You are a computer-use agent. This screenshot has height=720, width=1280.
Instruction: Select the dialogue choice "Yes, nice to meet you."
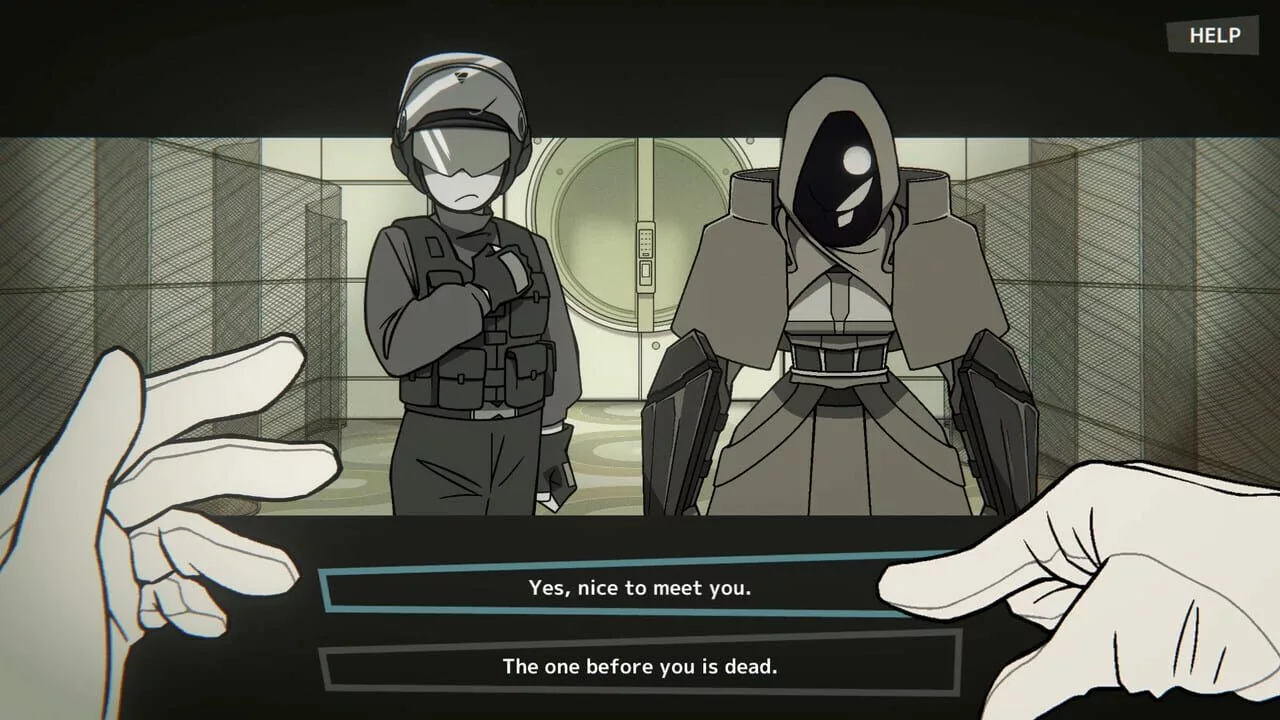click(639, 590)
